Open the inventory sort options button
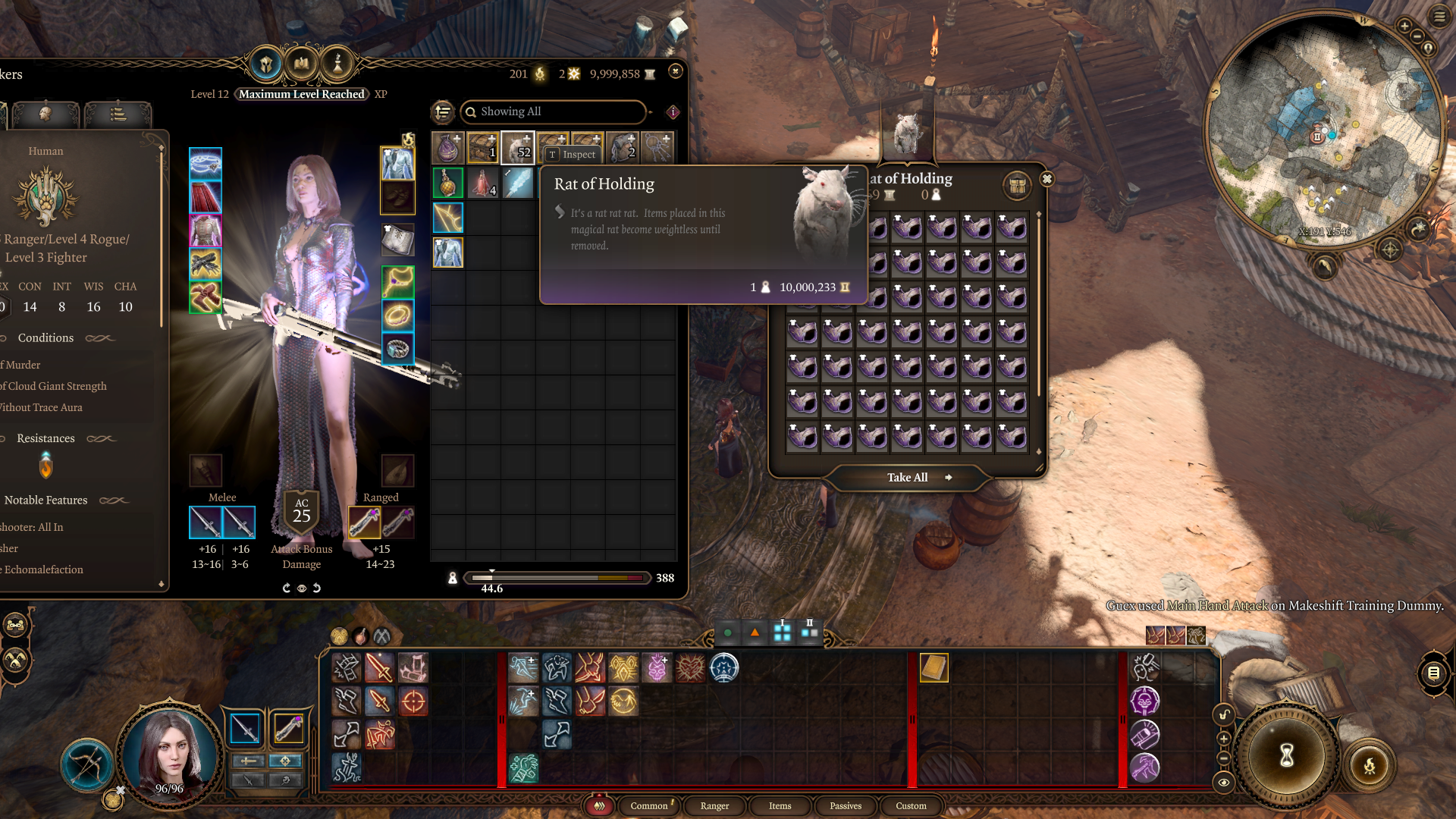The height and width of the screenshot is (819, 1456). point(443,112)
